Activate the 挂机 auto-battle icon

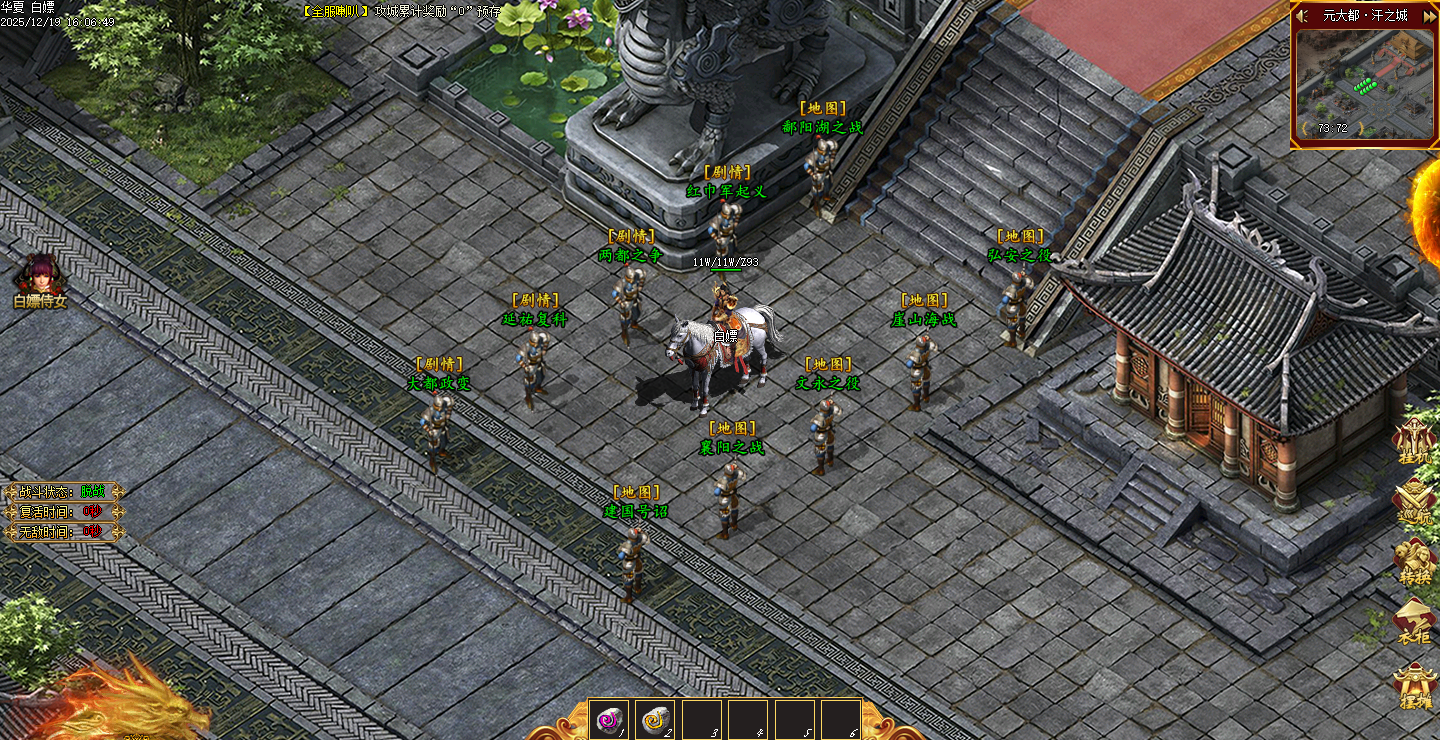tap(1416, 440)
